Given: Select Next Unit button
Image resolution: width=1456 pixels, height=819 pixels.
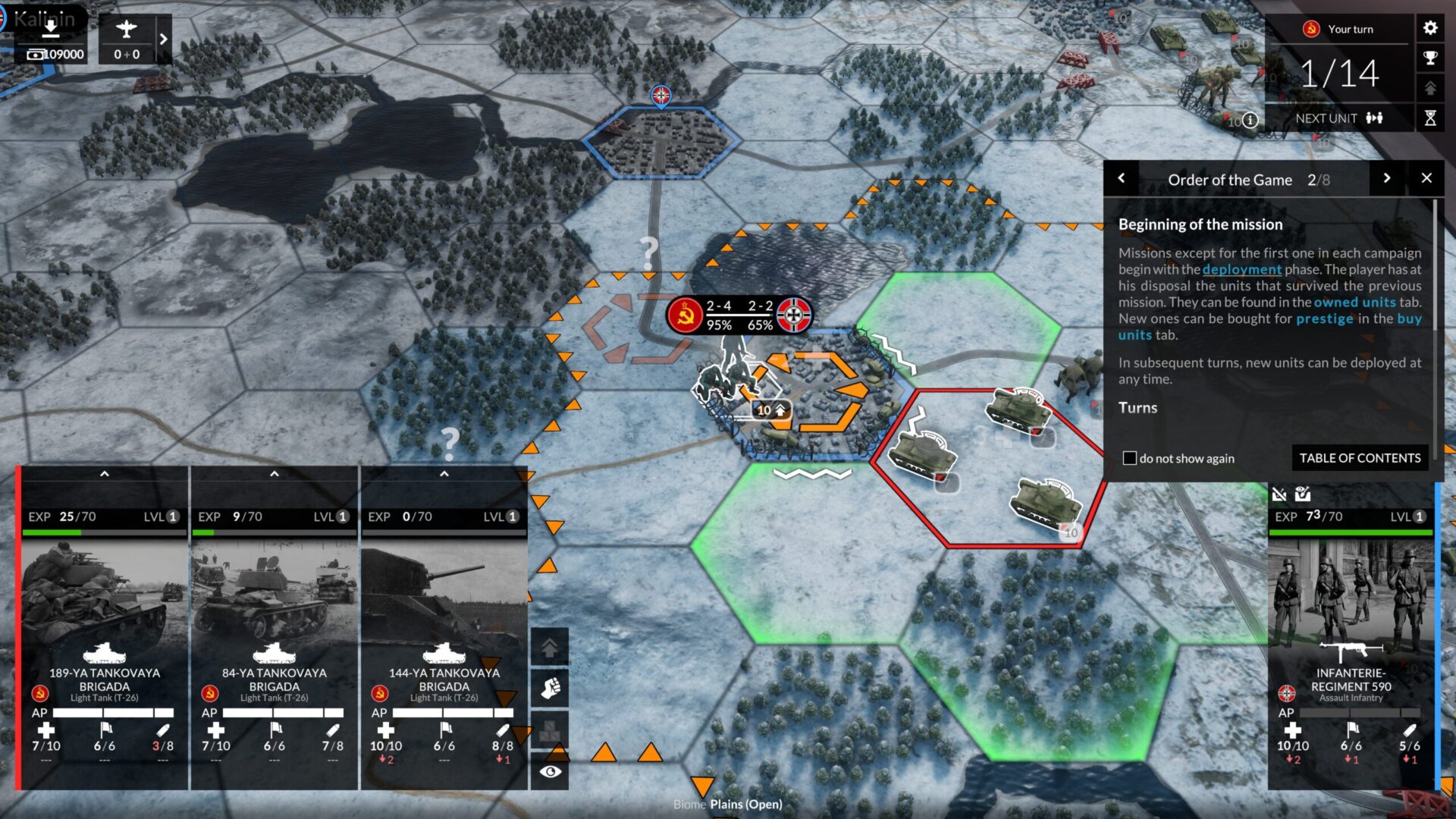Looking at the screenshot, I should [1338, 118].
